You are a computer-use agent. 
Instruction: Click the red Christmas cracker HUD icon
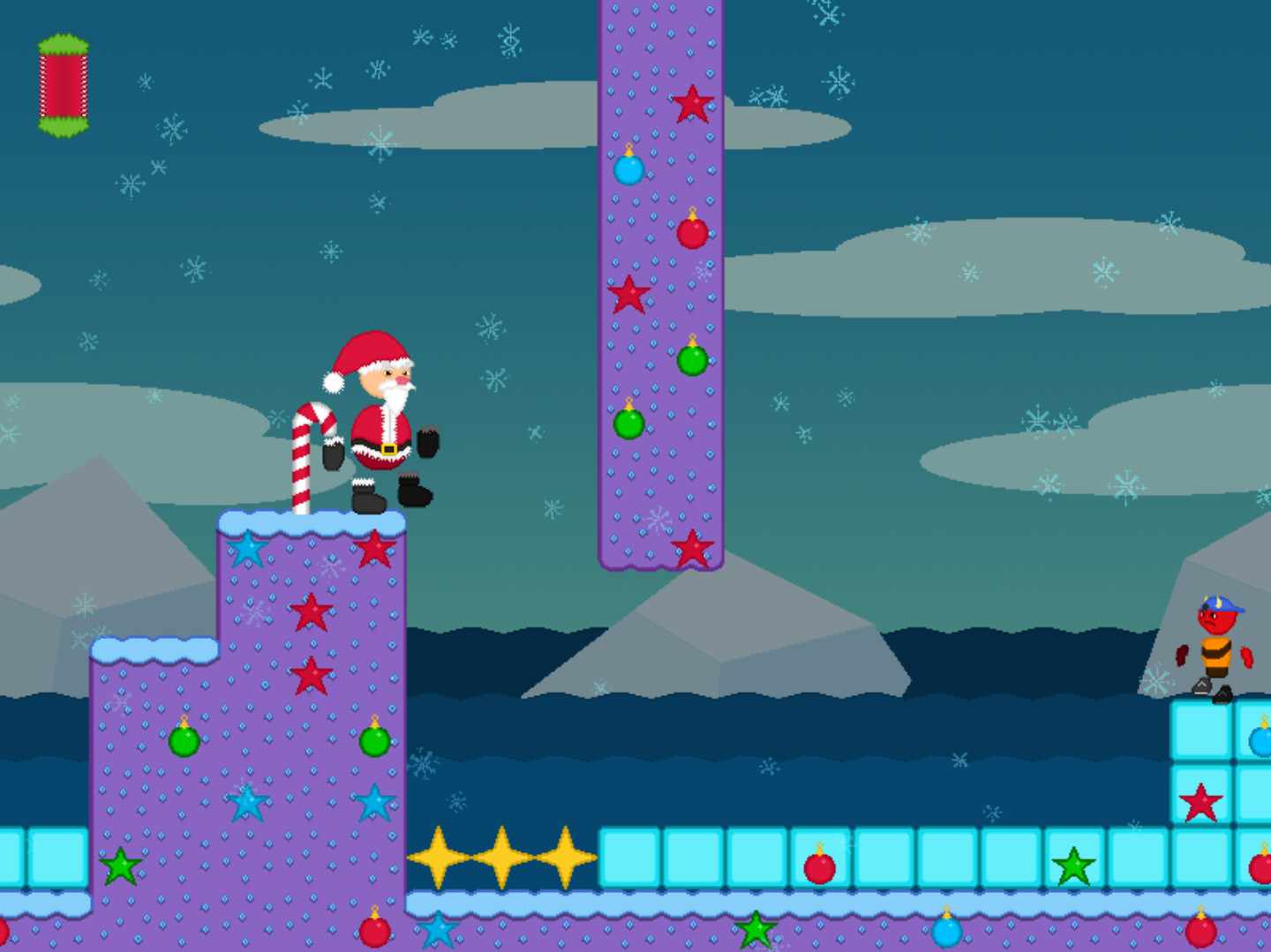pos(64,86)
